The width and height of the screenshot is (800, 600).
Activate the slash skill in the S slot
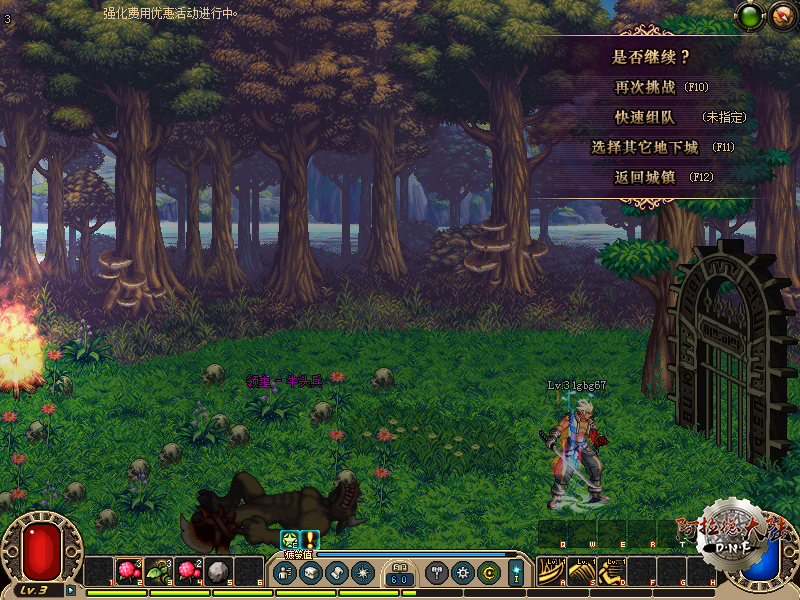coord(580,571)
